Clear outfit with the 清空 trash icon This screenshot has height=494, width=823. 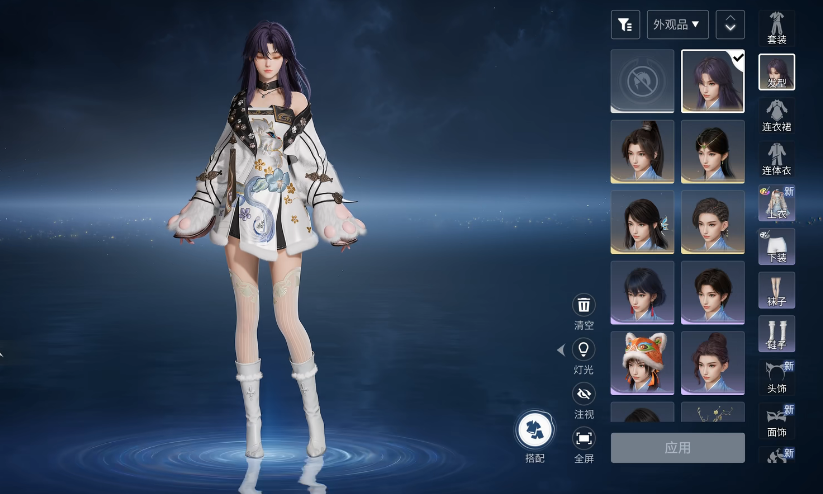coord(584,306)
